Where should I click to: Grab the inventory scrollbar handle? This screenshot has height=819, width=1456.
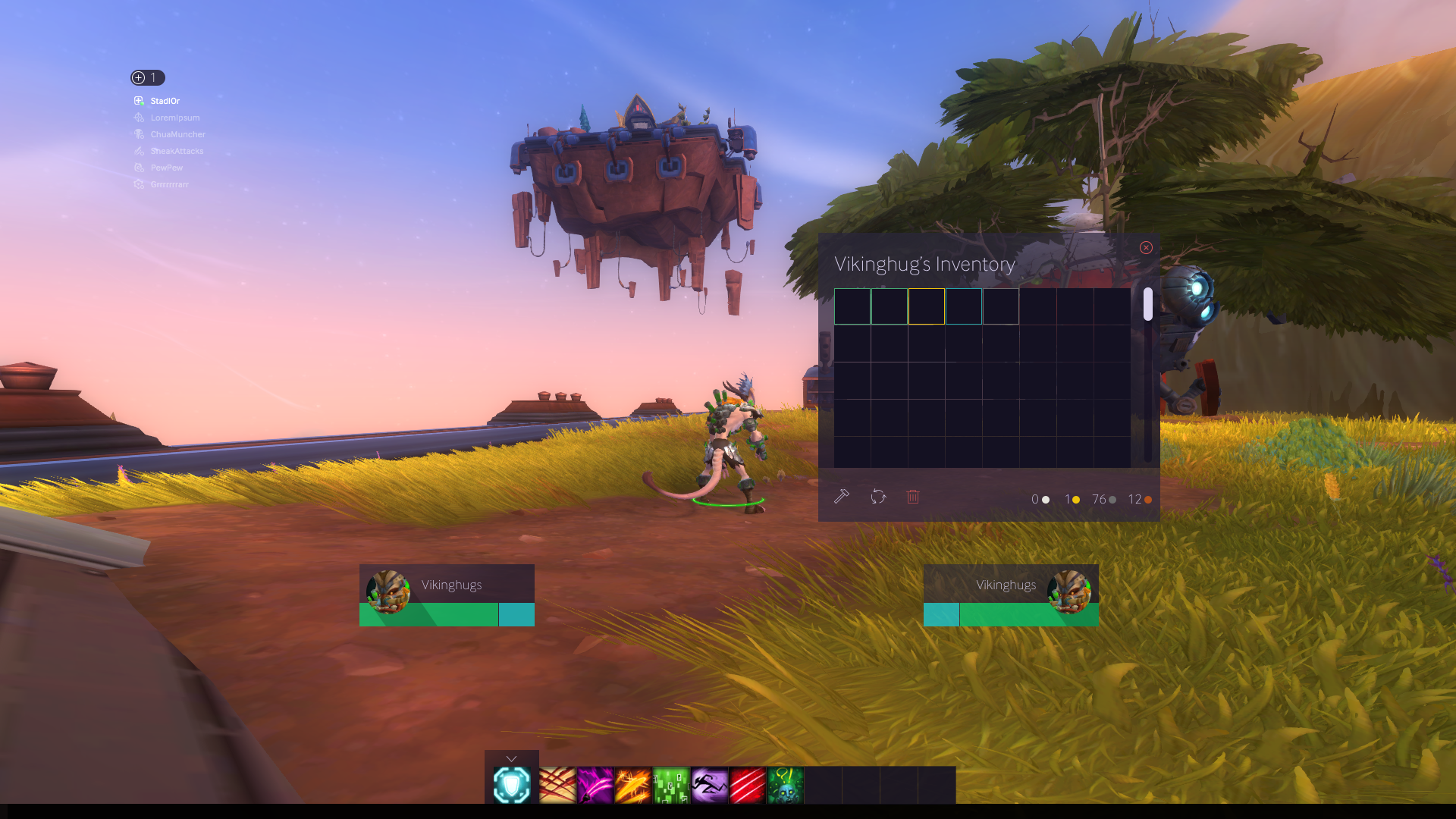pyautogui.click(x=1148, y=304)
